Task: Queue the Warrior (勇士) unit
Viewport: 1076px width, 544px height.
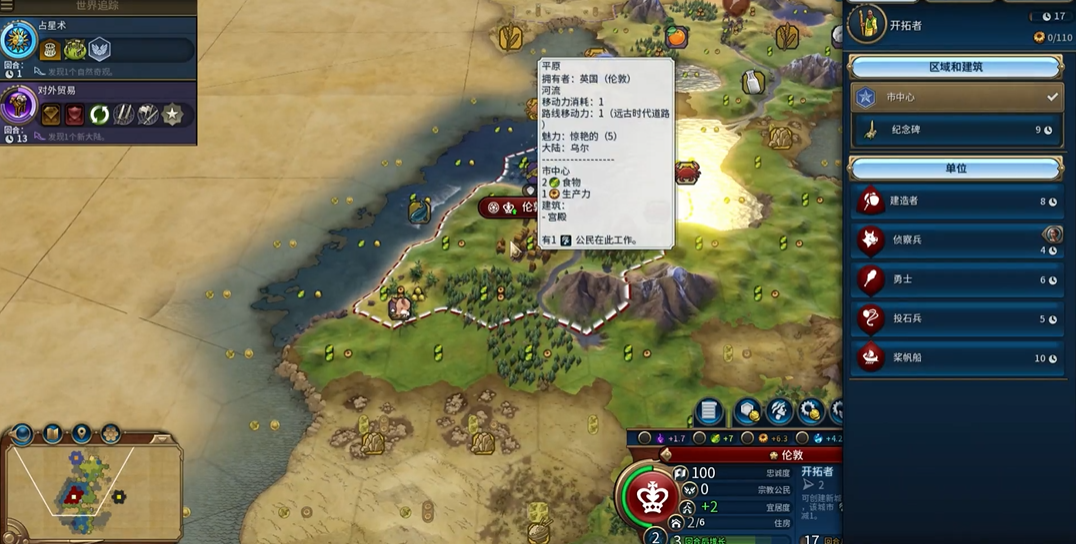Action: pos(955,280)
